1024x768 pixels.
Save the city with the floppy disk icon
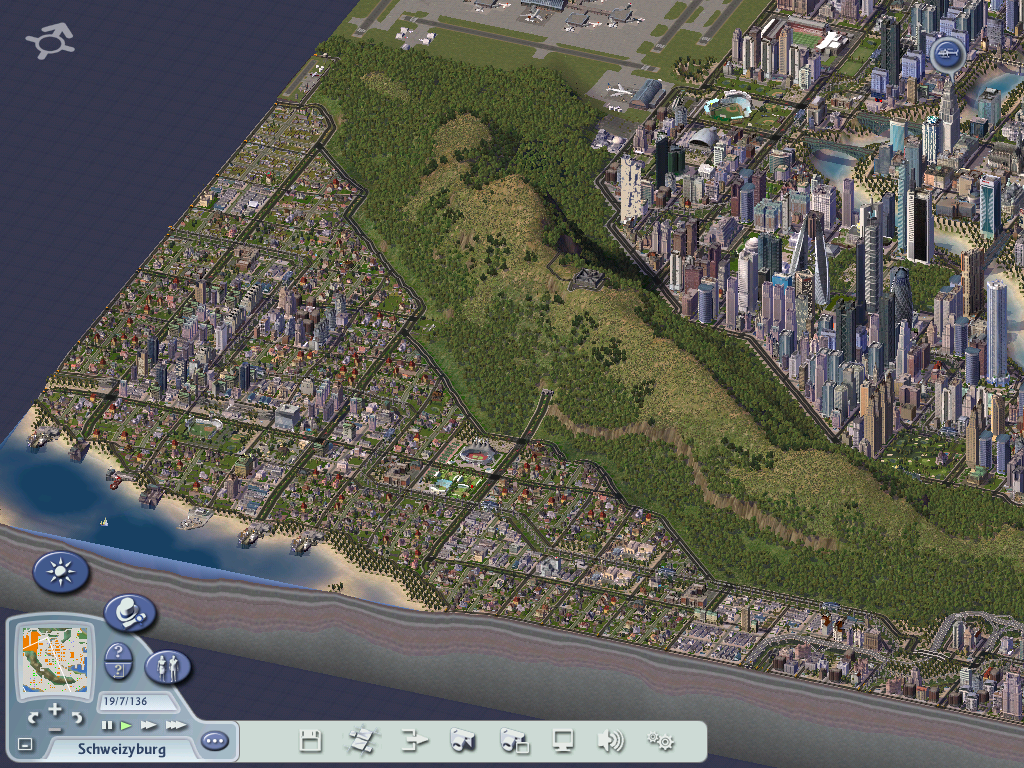tap(311, 741)
